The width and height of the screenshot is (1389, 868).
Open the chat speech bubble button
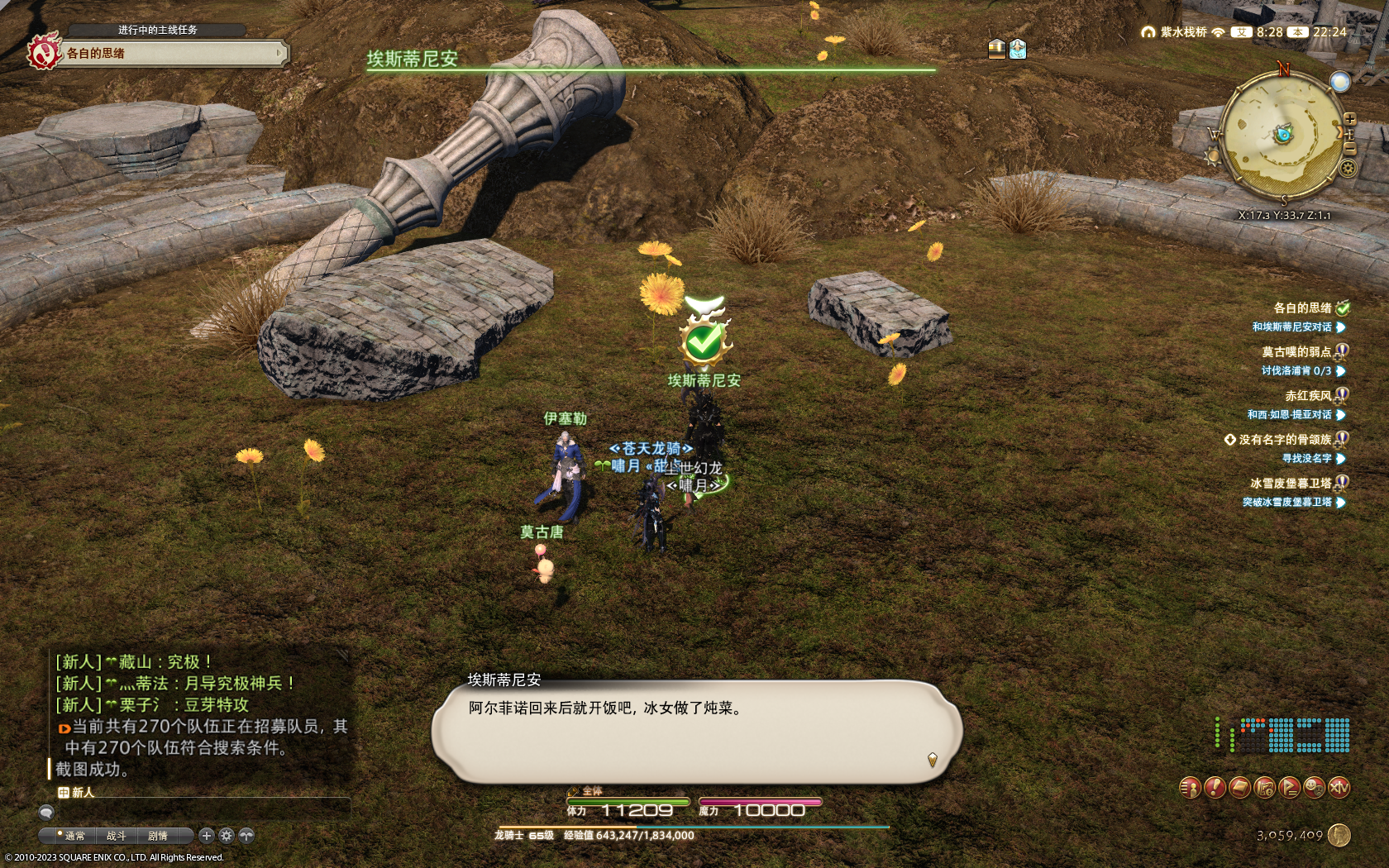coord(46,813)
